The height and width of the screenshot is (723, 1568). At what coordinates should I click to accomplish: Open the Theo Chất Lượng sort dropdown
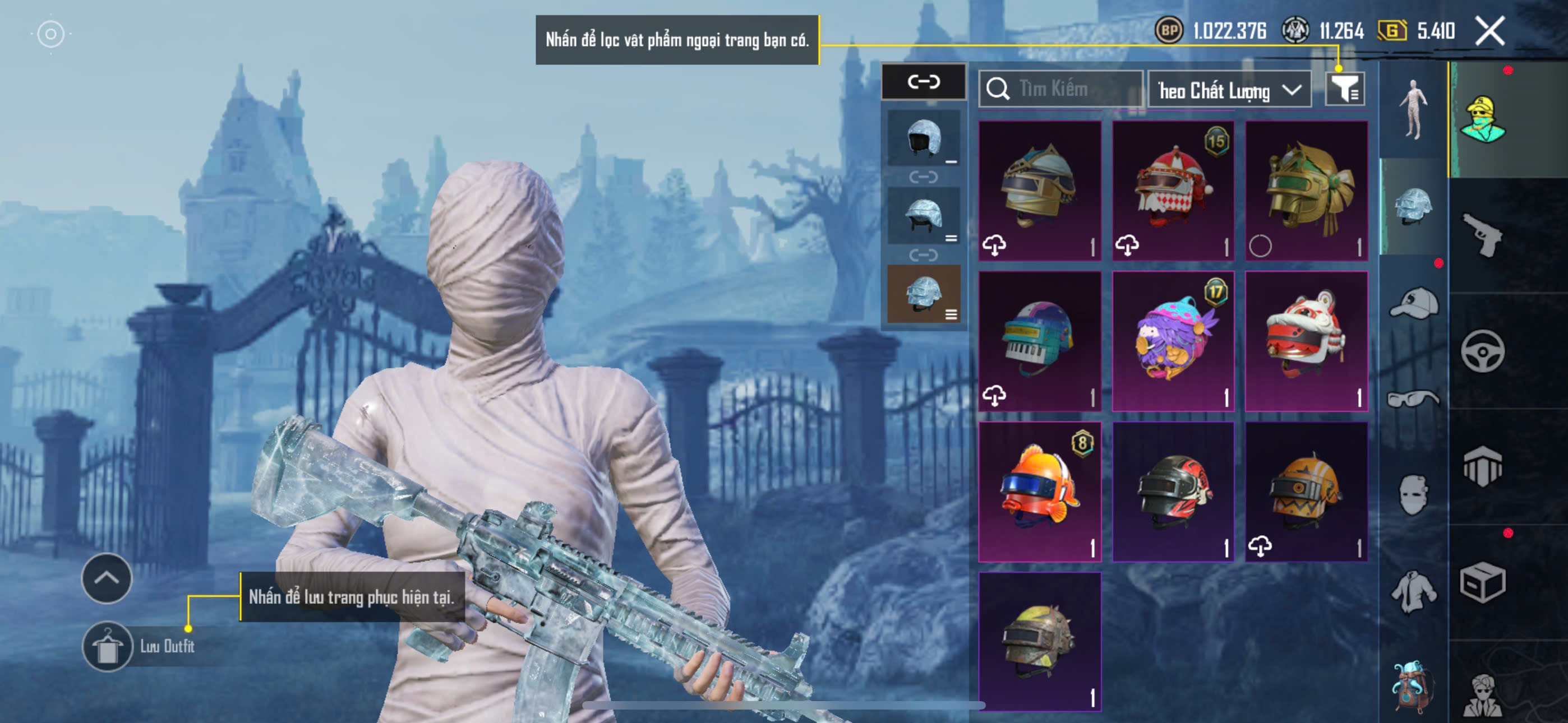point(1228,91)
